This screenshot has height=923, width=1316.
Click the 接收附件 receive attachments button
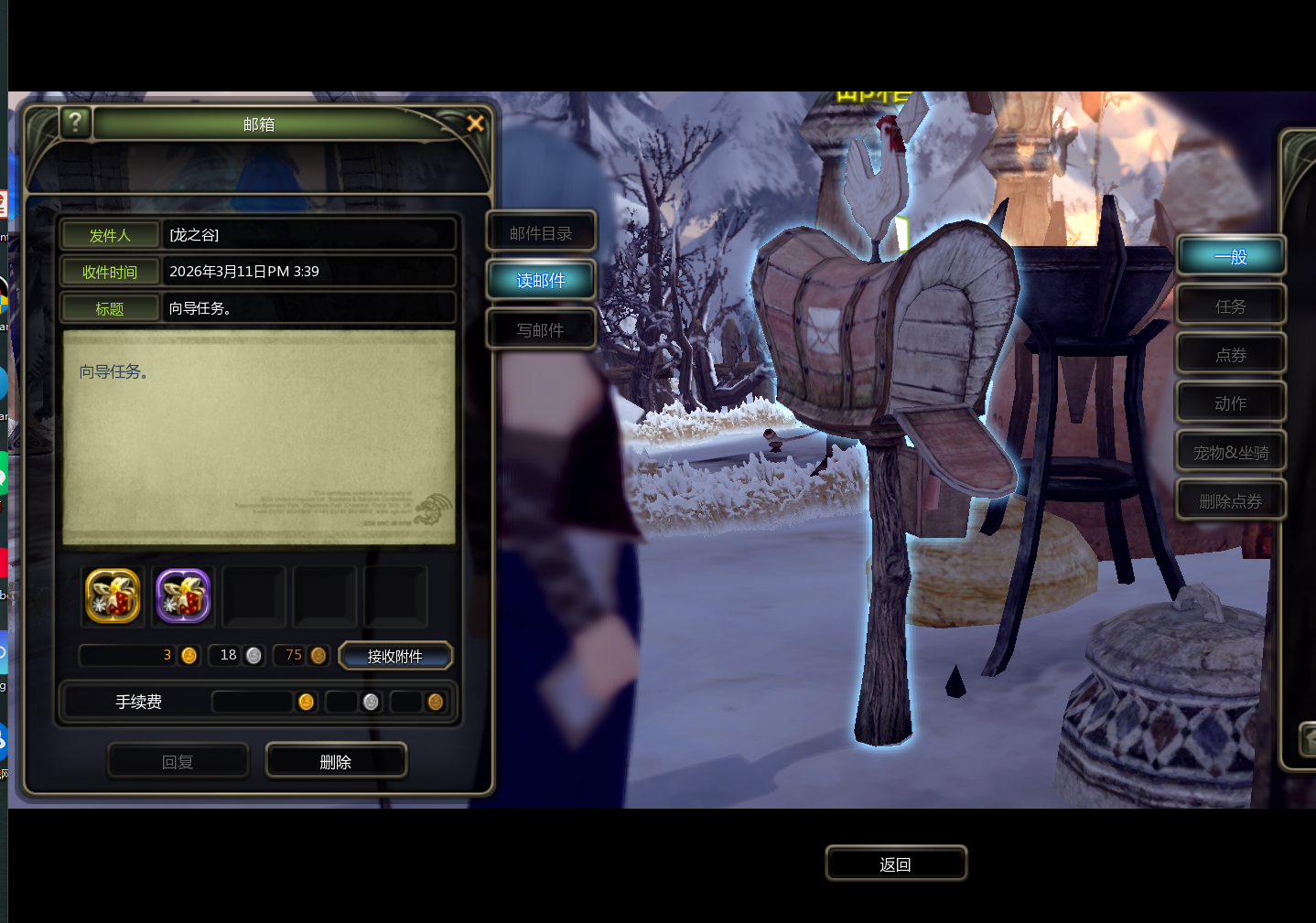395,656
